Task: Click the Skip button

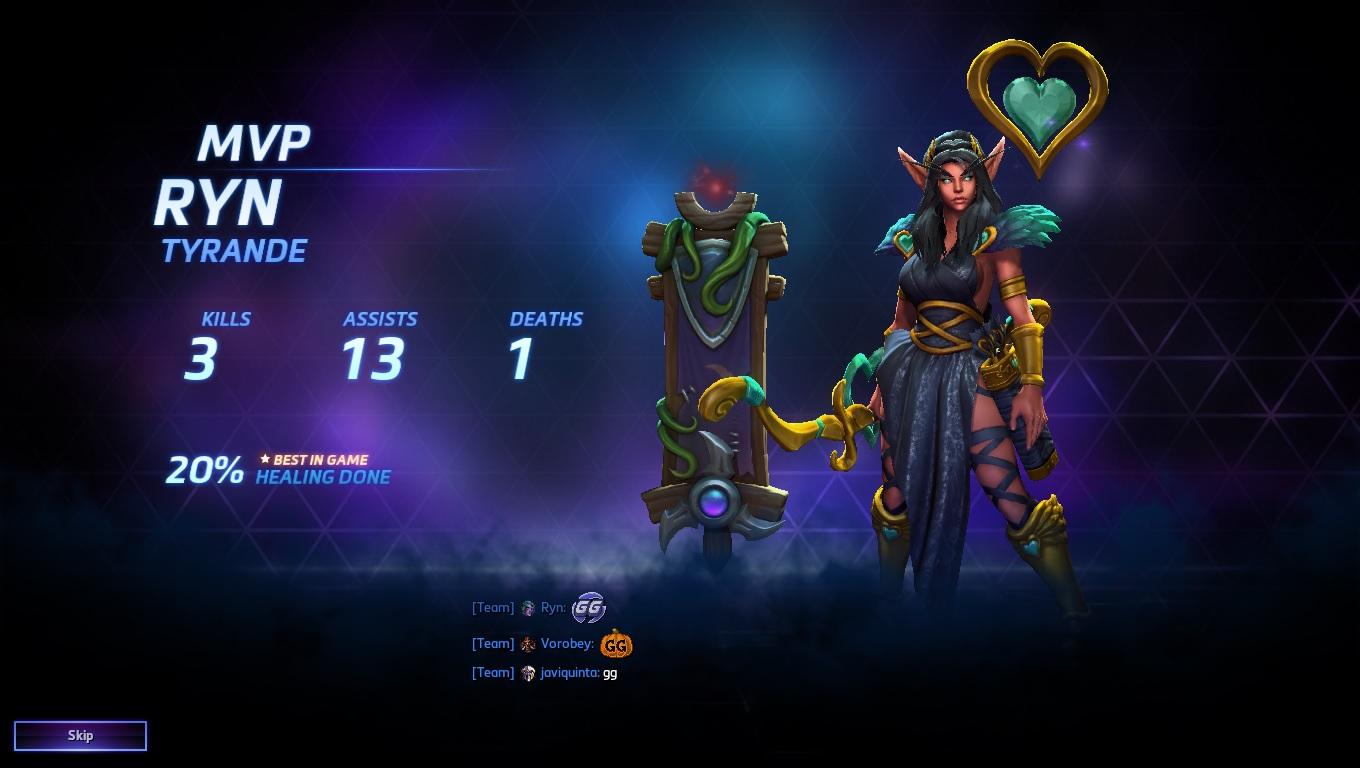Action: coord(80,736)
